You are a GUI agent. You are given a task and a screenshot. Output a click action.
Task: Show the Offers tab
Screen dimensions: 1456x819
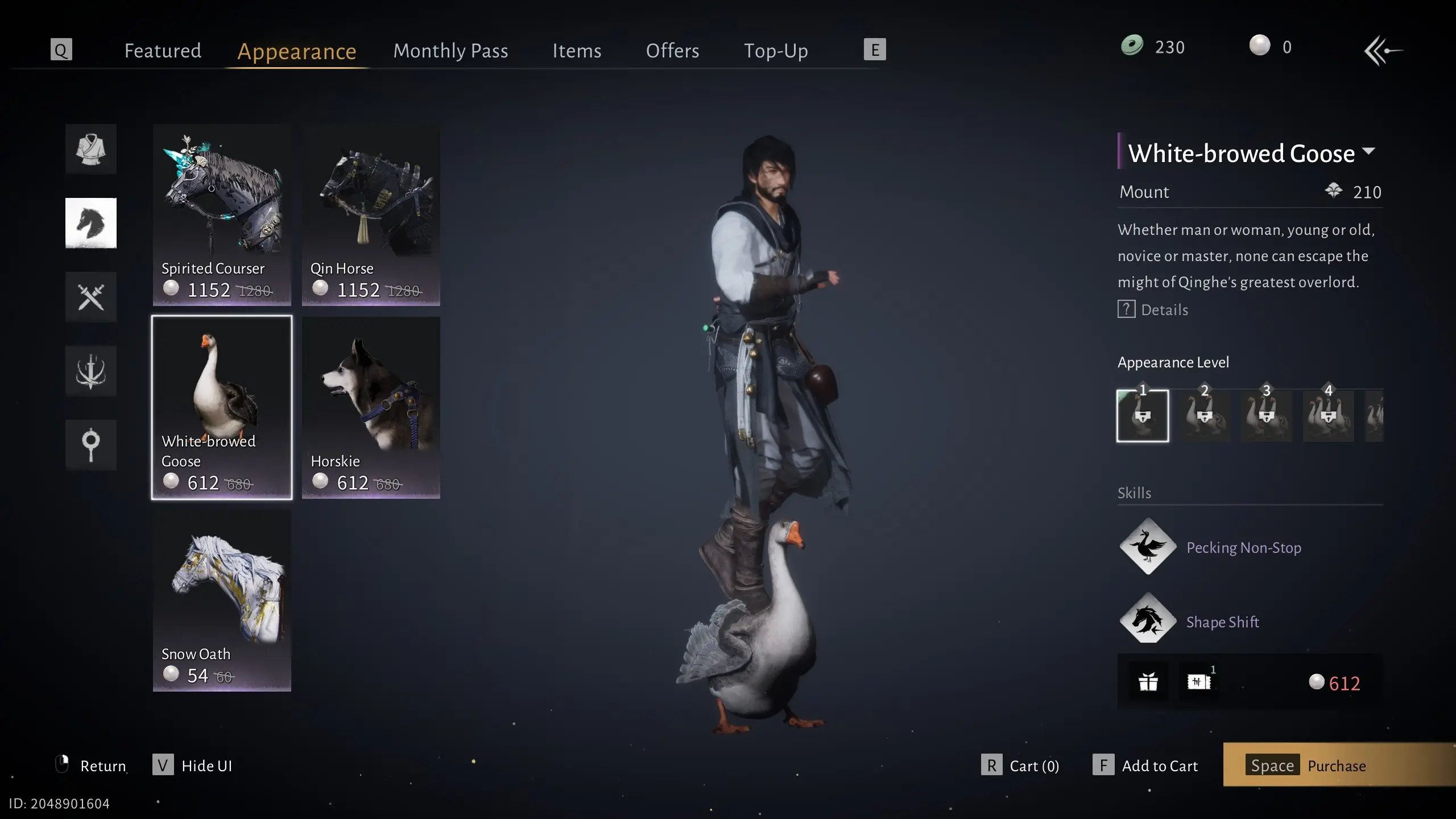click(x=672, y=51)
